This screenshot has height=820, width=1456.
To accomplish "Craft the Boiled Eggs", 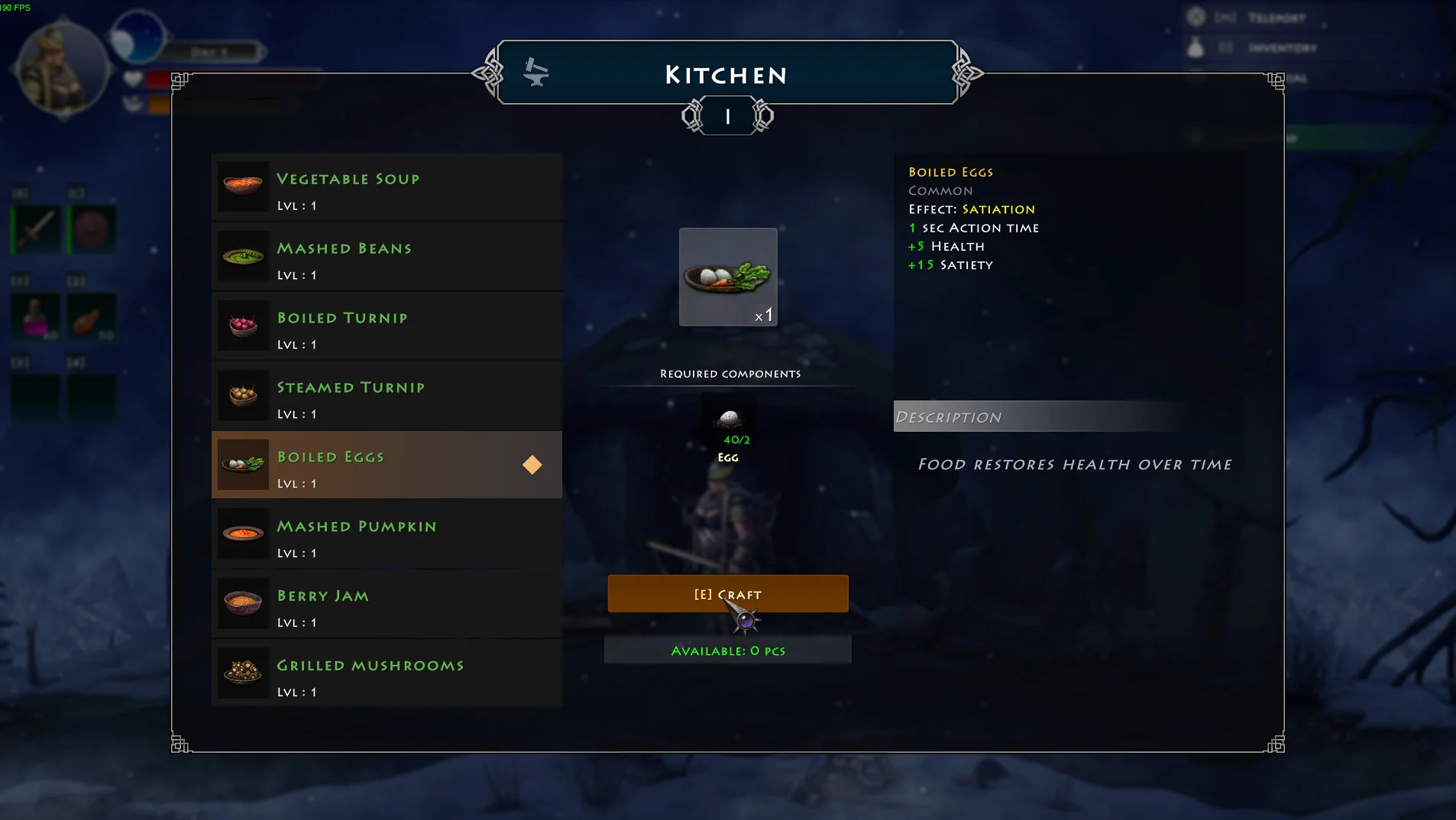I will pos(727,594).
